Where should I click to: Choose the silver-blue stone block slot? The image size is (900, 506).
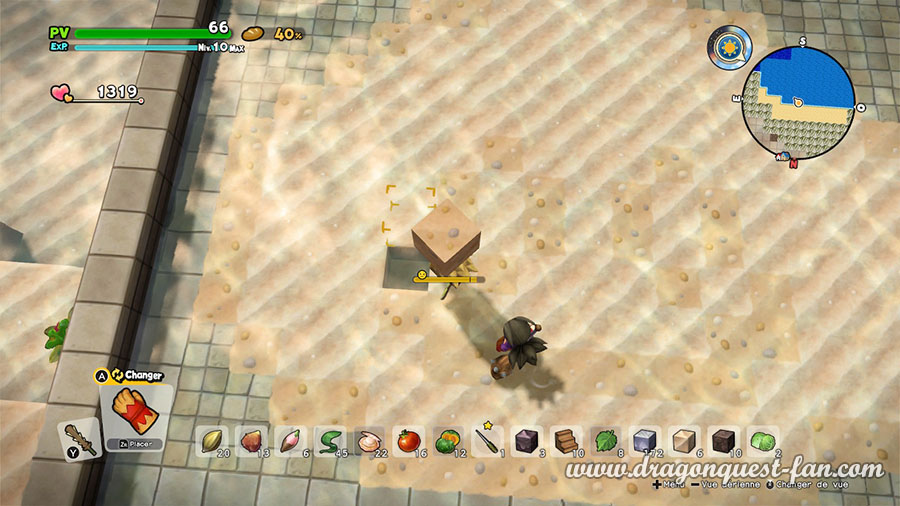[x=644, y=440]
